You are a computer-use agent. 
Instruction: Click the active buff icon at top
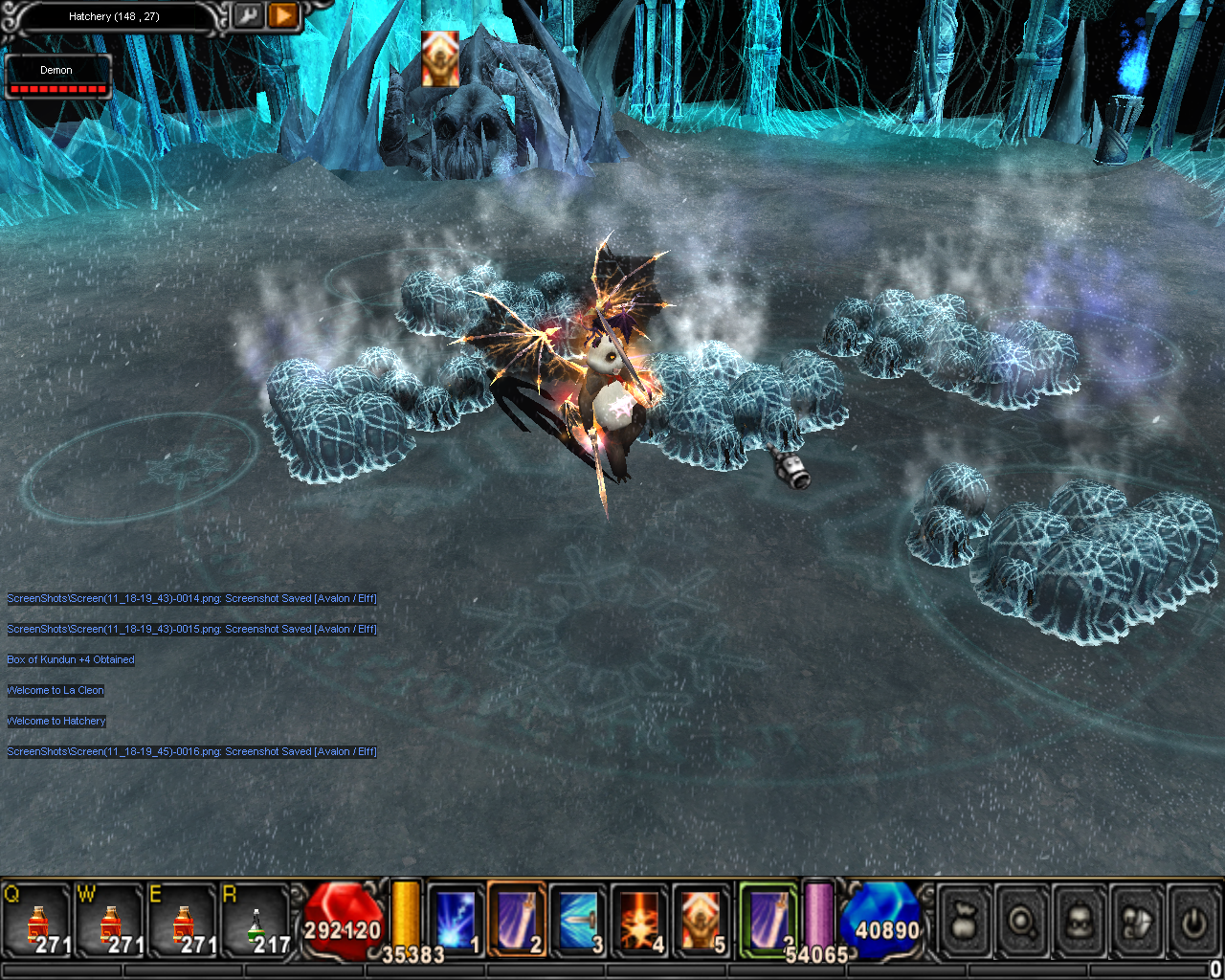pos(440,58)
